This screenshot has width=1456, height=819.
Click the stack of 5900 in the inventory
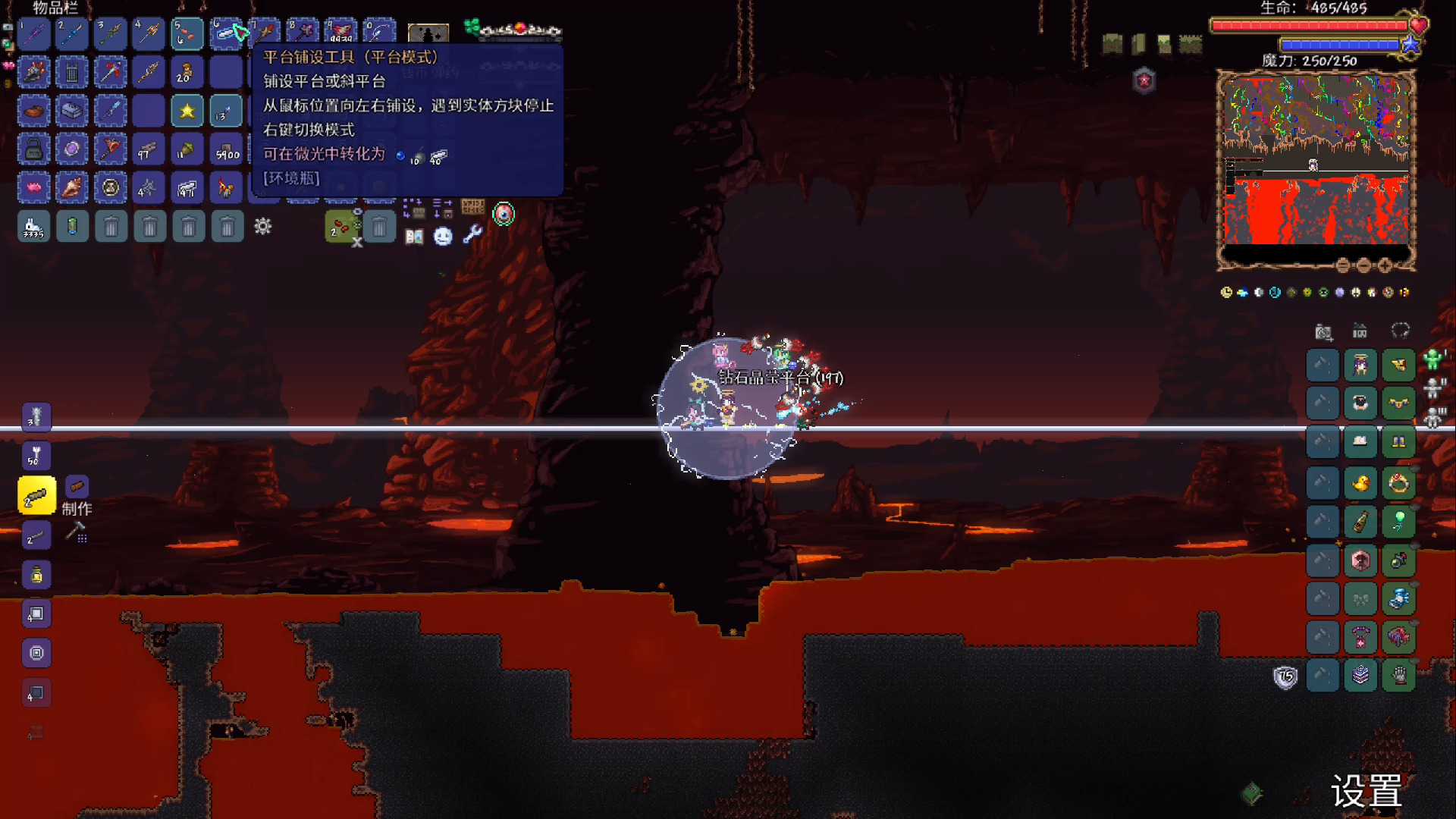pos(226,150)
